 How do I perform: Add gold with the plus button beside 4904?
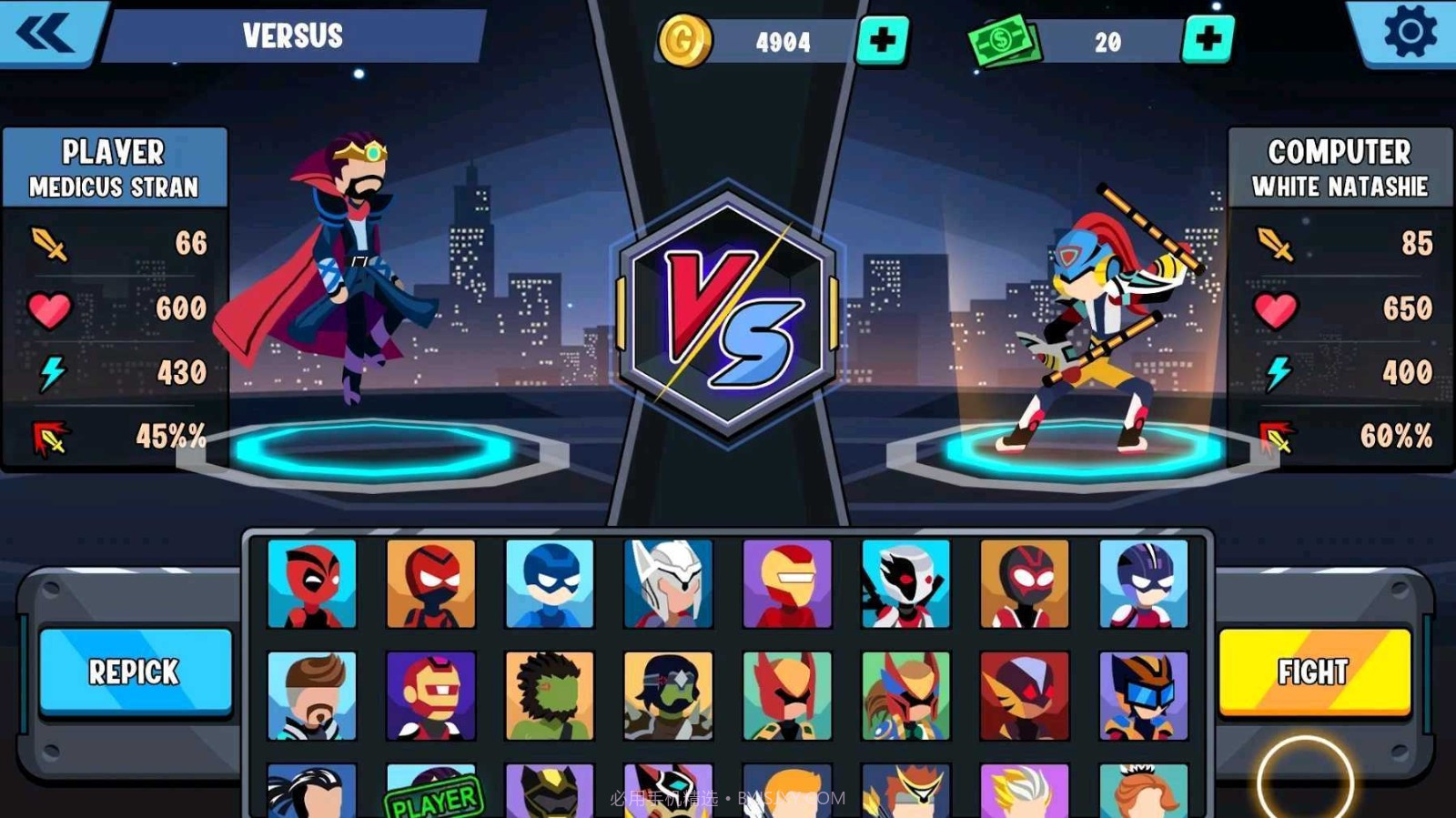tap(884, 40)
